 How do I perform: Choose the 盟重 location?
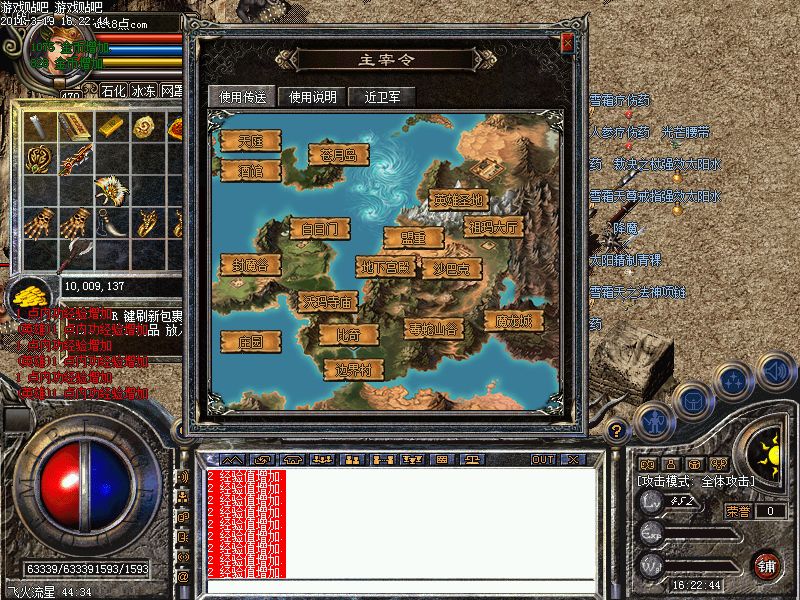[412, 238]
